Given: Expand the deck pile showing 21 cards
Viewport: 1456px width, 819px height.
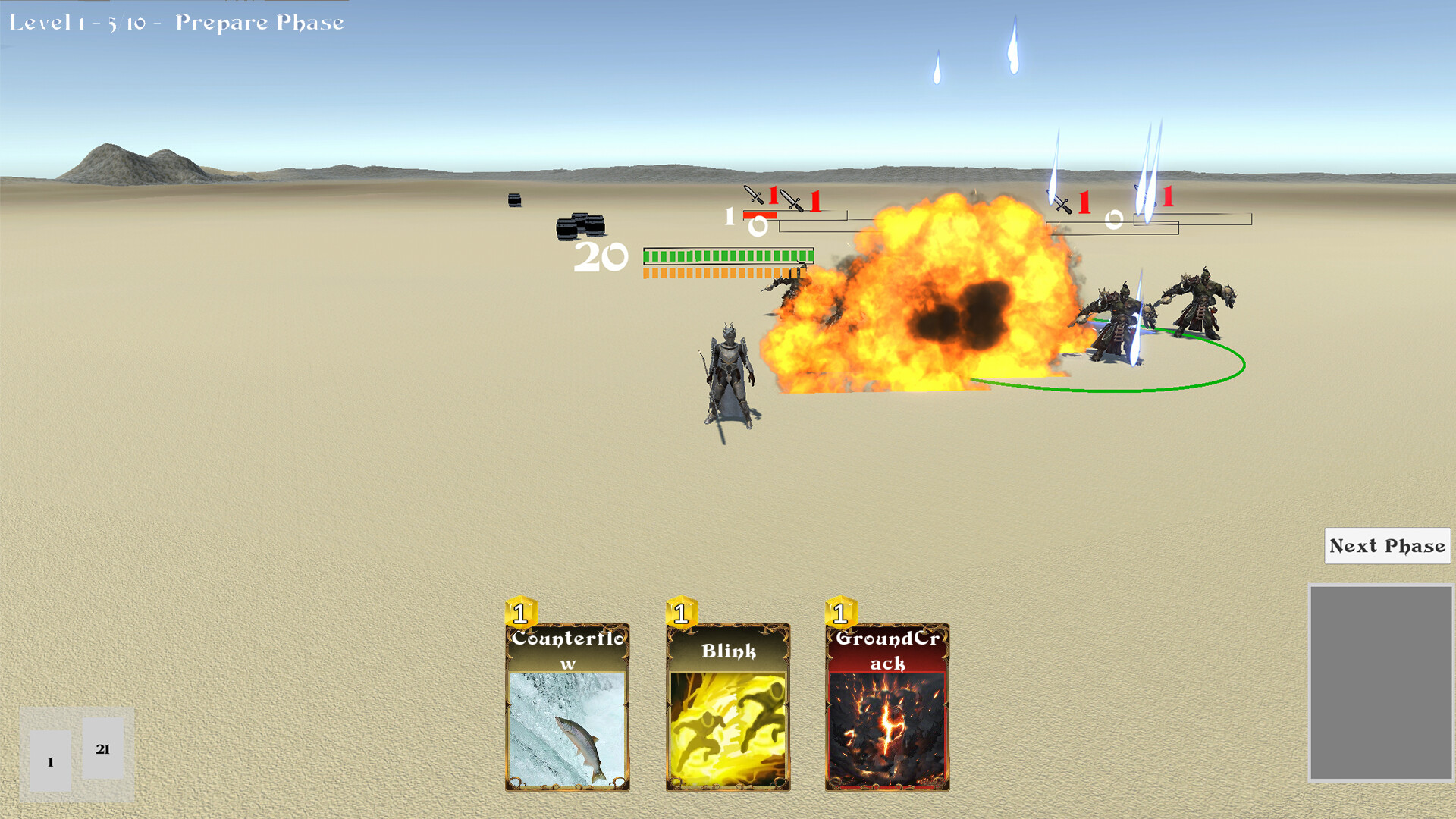Looking at the screenshot, I should click(102, 748).
